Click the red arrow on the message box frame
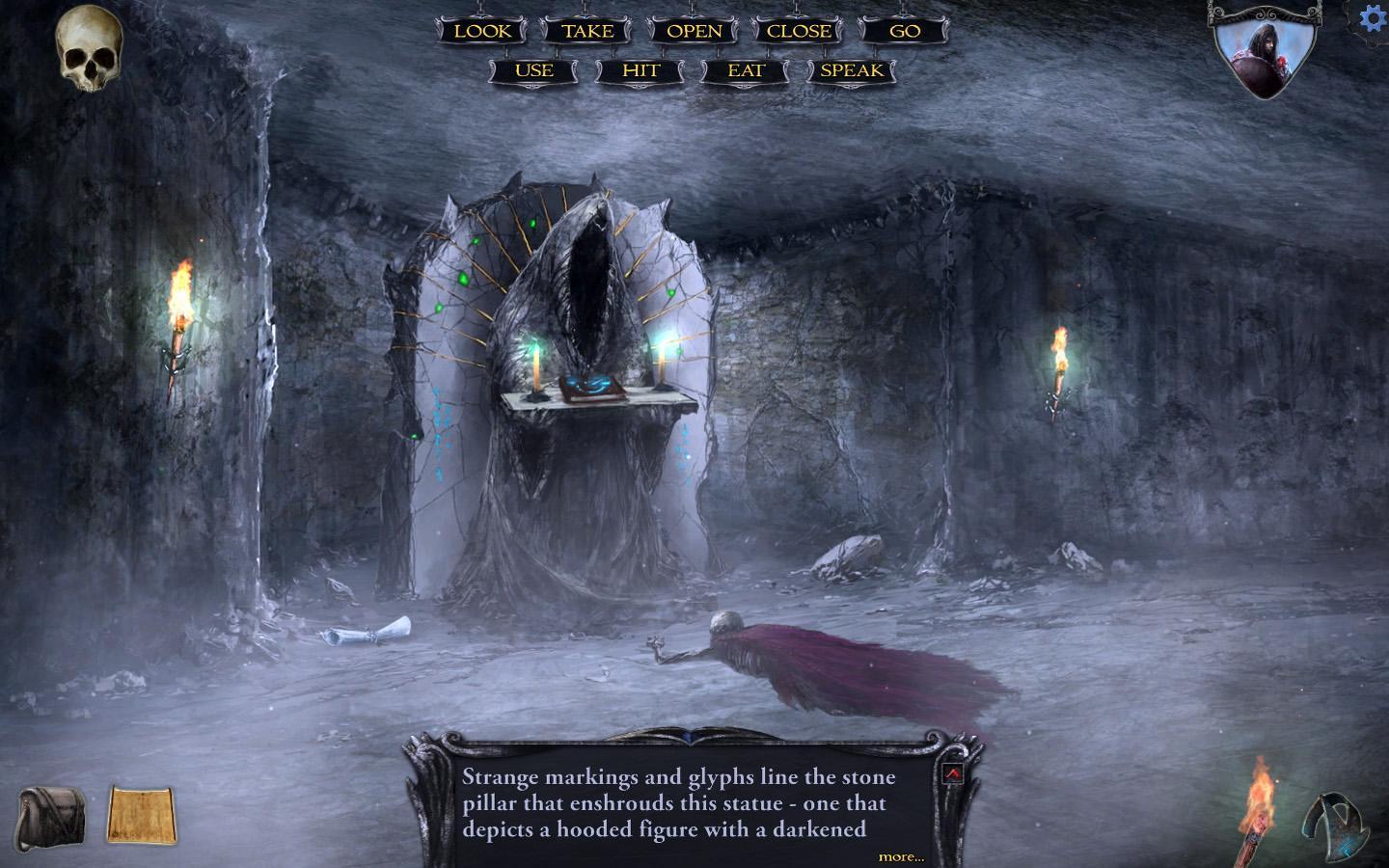This screenshot has height=868, width=1389. coord(953,772)
